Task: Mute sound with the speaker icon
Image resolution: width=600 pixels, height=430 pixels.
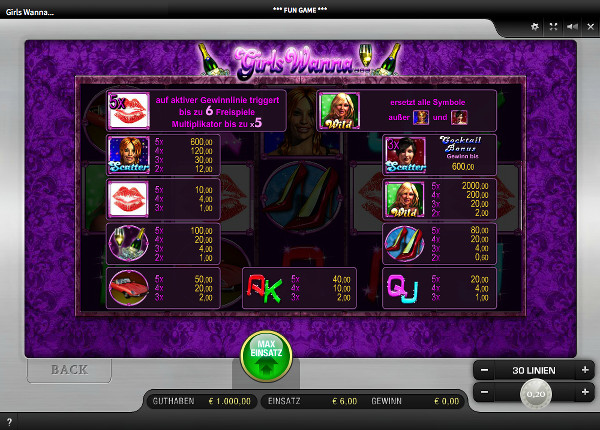Action: 570,27
